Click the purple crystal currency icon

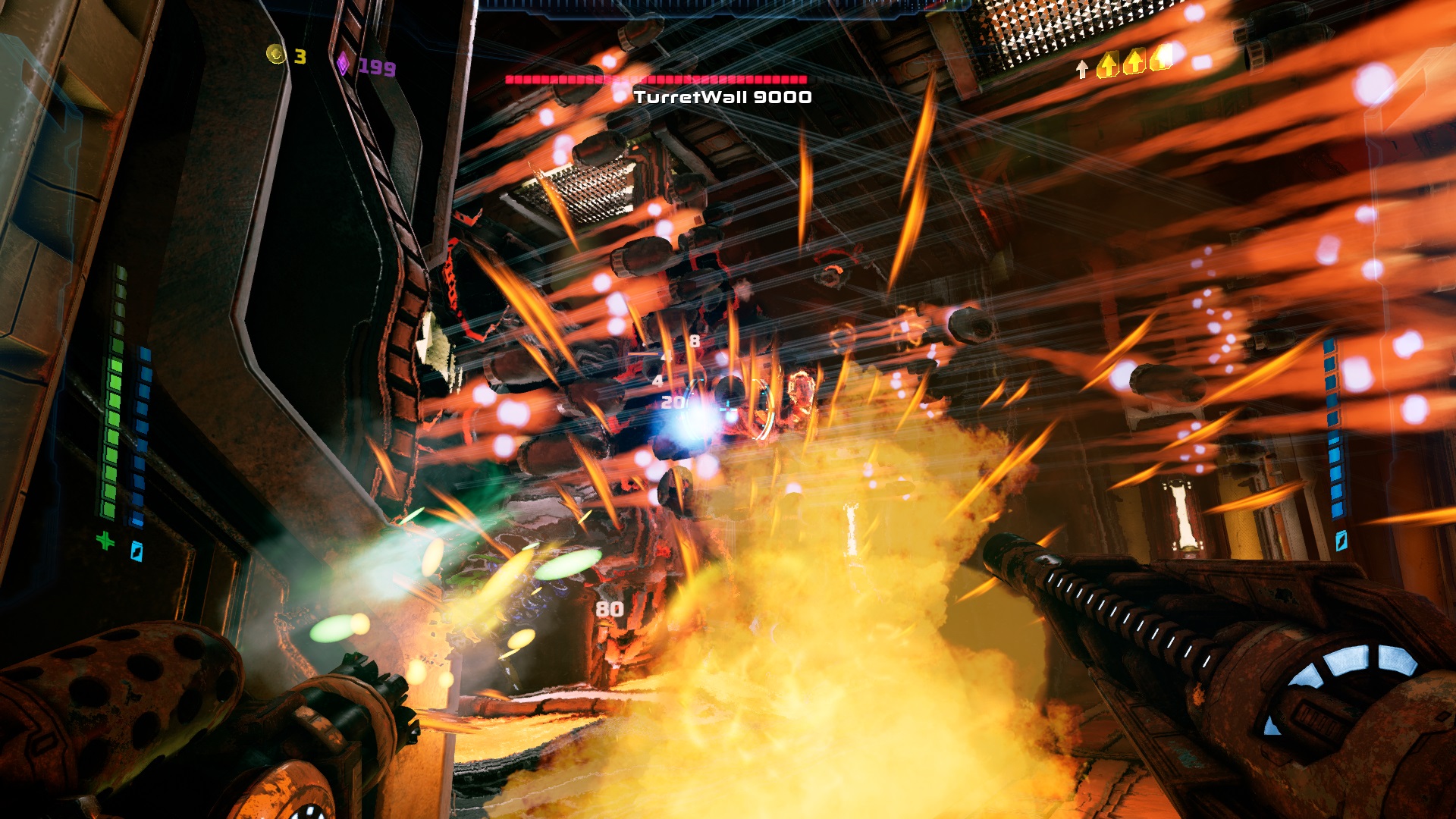point(343,64)
